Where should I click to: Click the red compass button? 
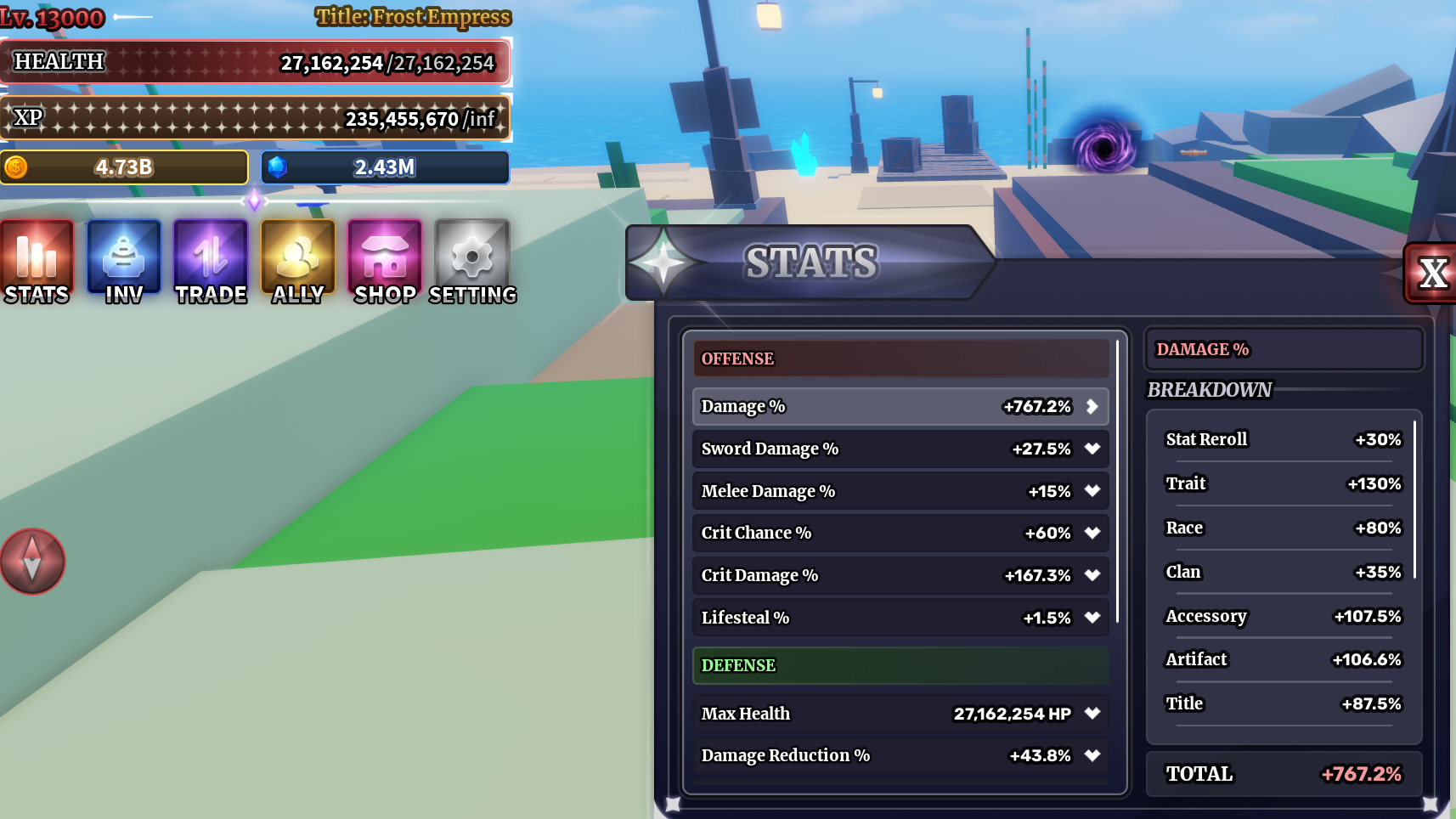pyautogui.click(x=32, y=562)
